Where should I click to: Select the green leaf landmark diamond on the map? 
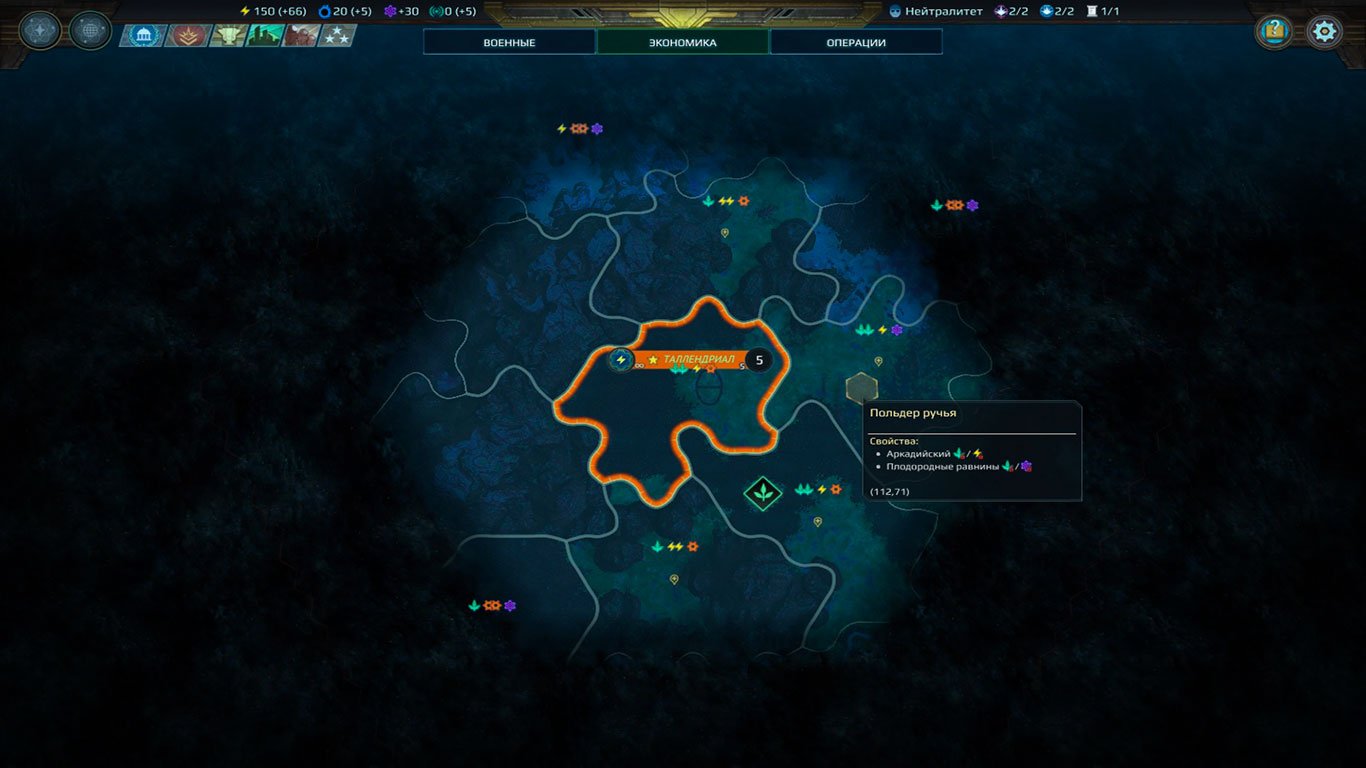point(762,492)
